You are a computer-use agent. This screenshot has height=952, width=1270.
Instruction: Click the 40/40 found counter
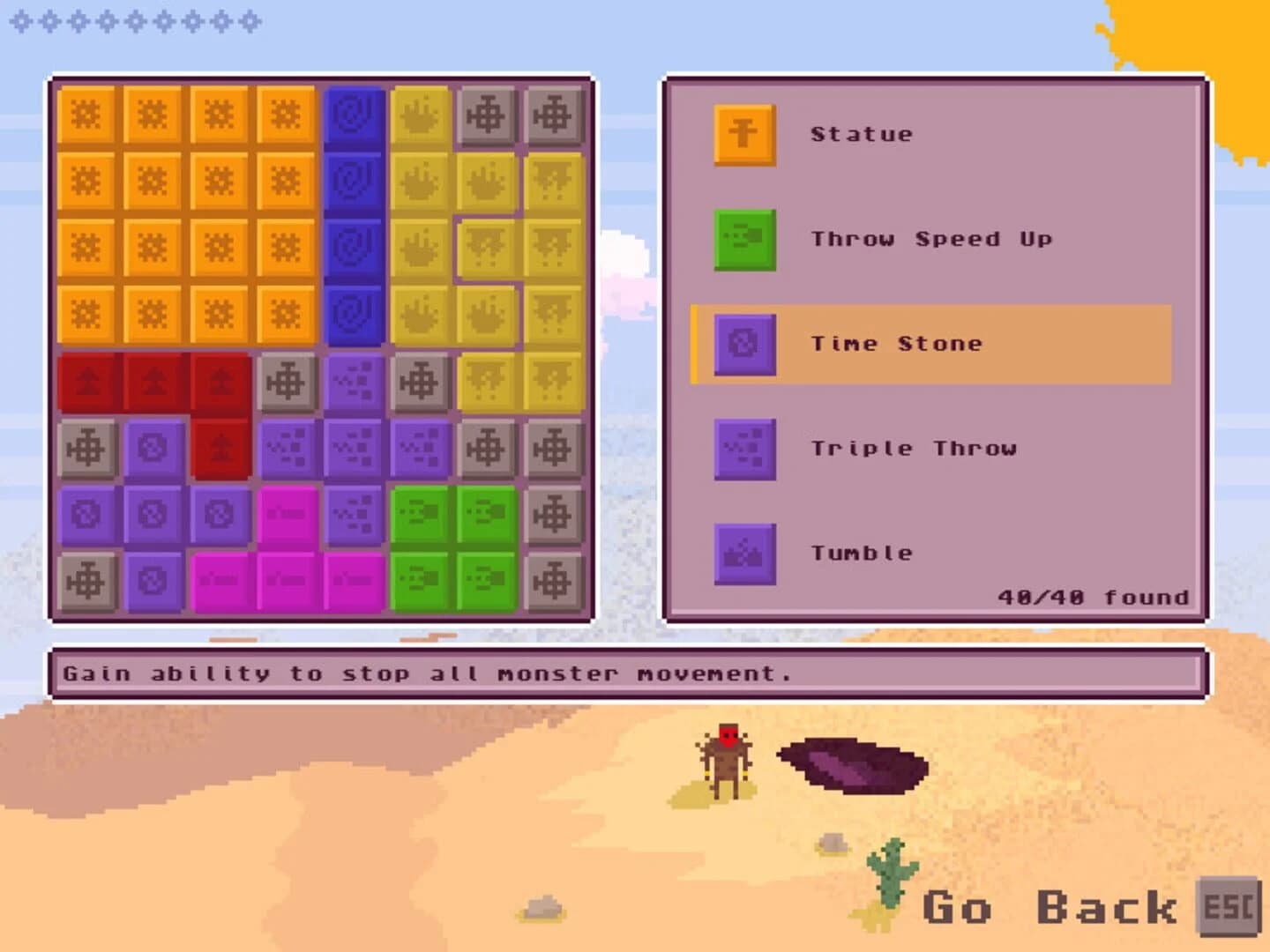[1092, 597]
